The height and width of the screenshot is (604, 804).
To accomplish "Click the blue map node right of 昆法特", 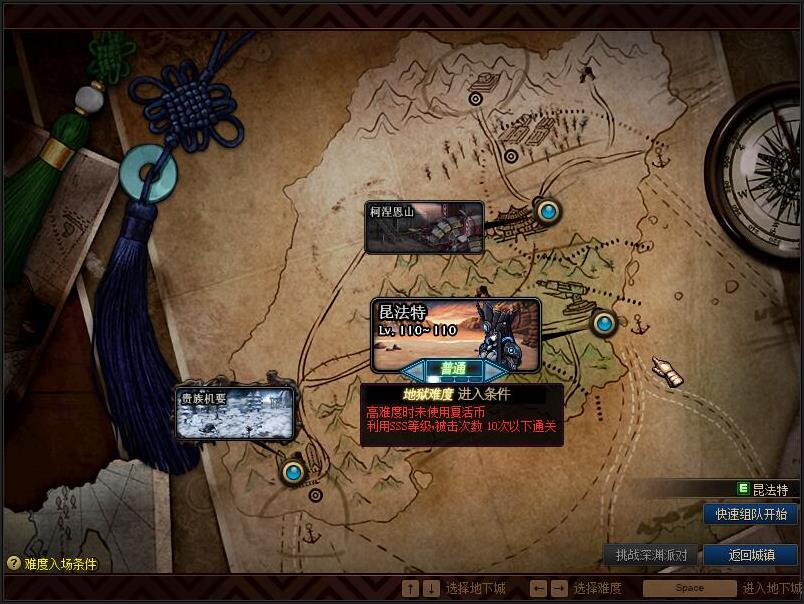I will [x=603, y=323].
